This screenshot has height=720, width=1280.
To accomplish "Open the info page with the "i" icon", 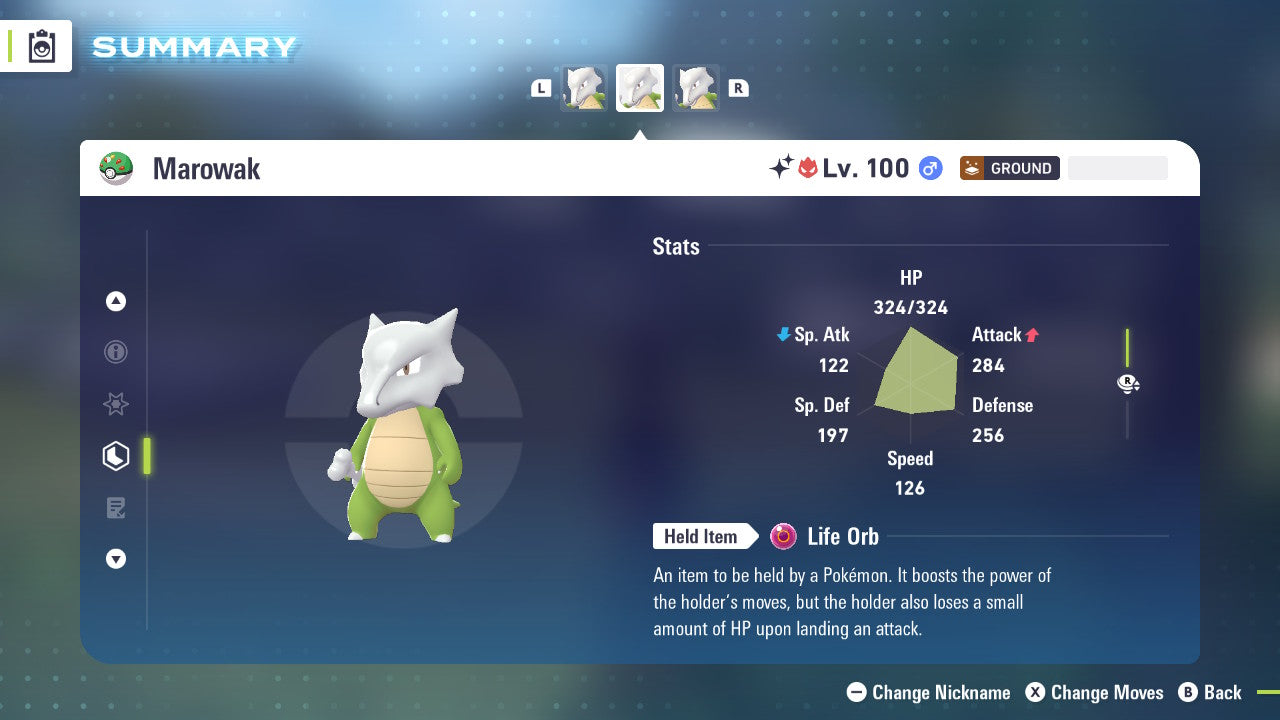I will tap(116, 352).
